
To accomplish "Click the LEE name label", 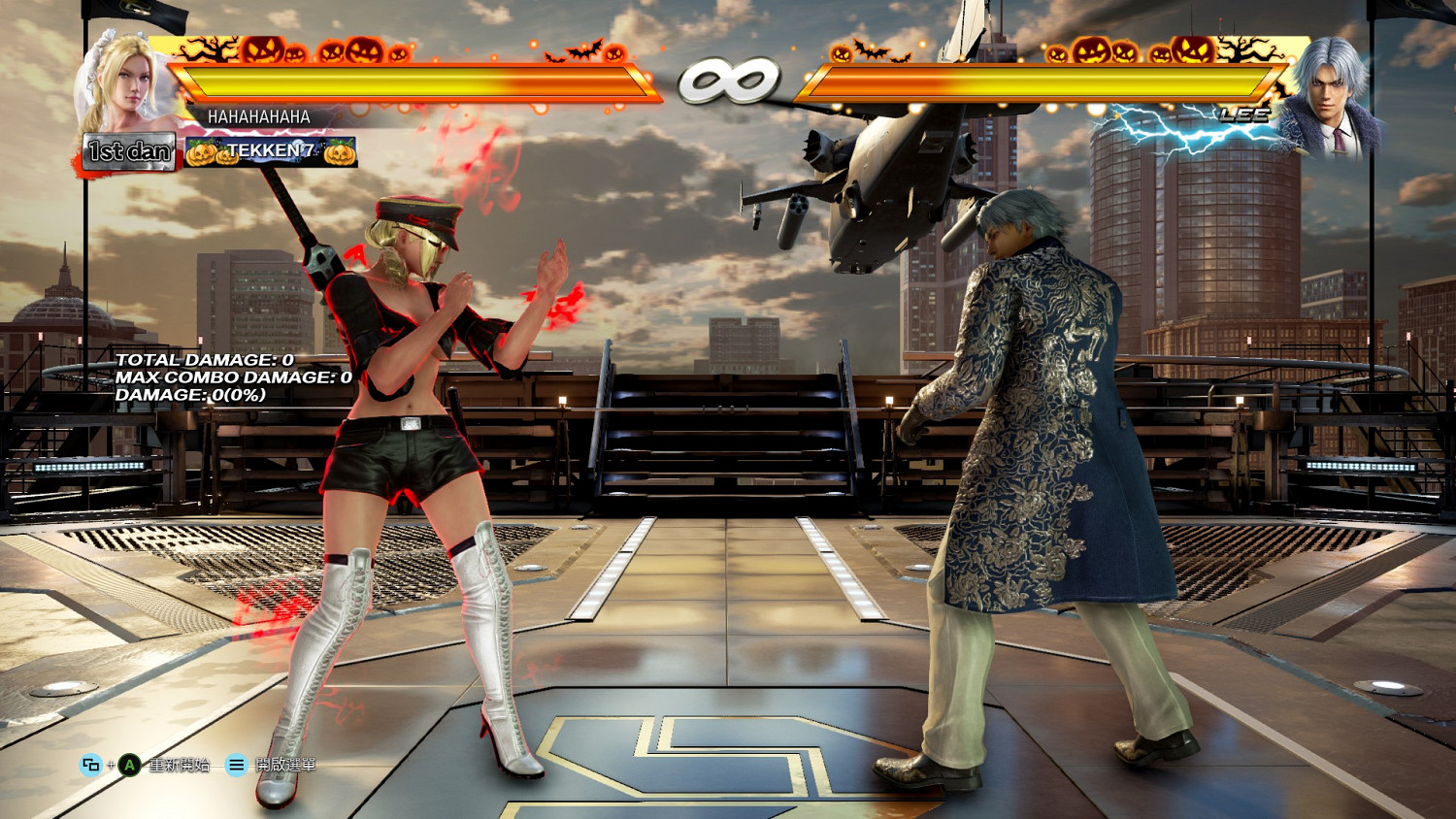I will click(x=1245, y=116).
